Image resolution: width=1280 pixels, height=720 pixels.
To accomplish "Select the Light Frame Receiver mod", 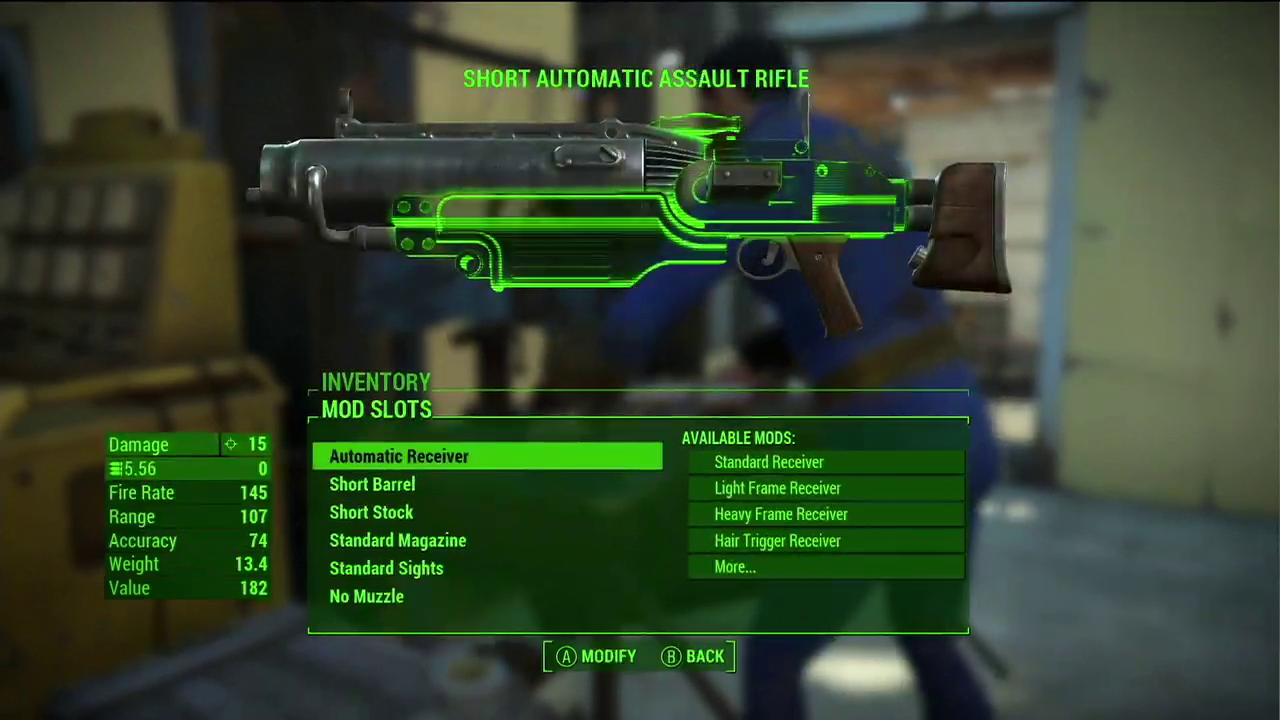I will tap(825, 488).
